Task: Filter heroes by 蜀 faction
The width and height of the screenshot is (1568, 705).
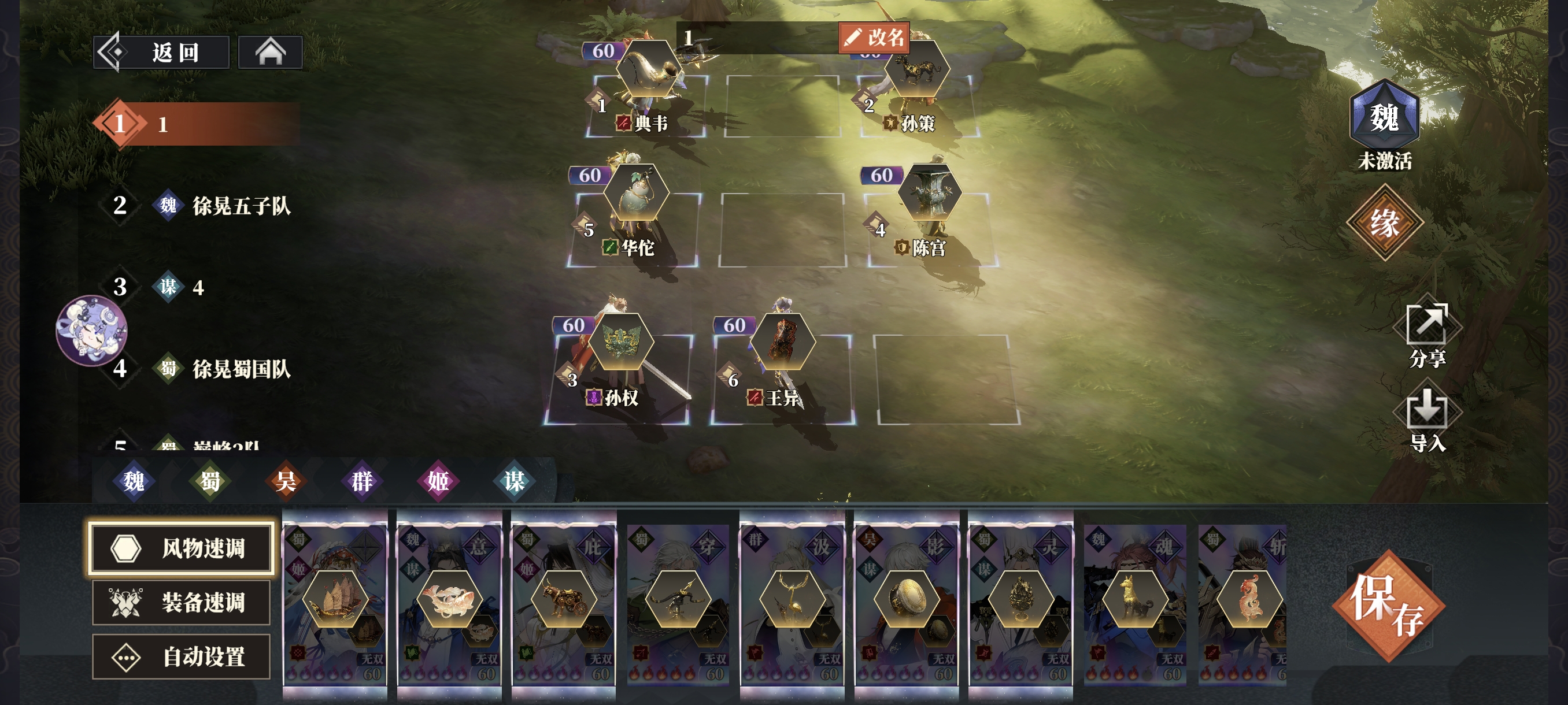Action: pyautogui.click(x=209, y=481)
